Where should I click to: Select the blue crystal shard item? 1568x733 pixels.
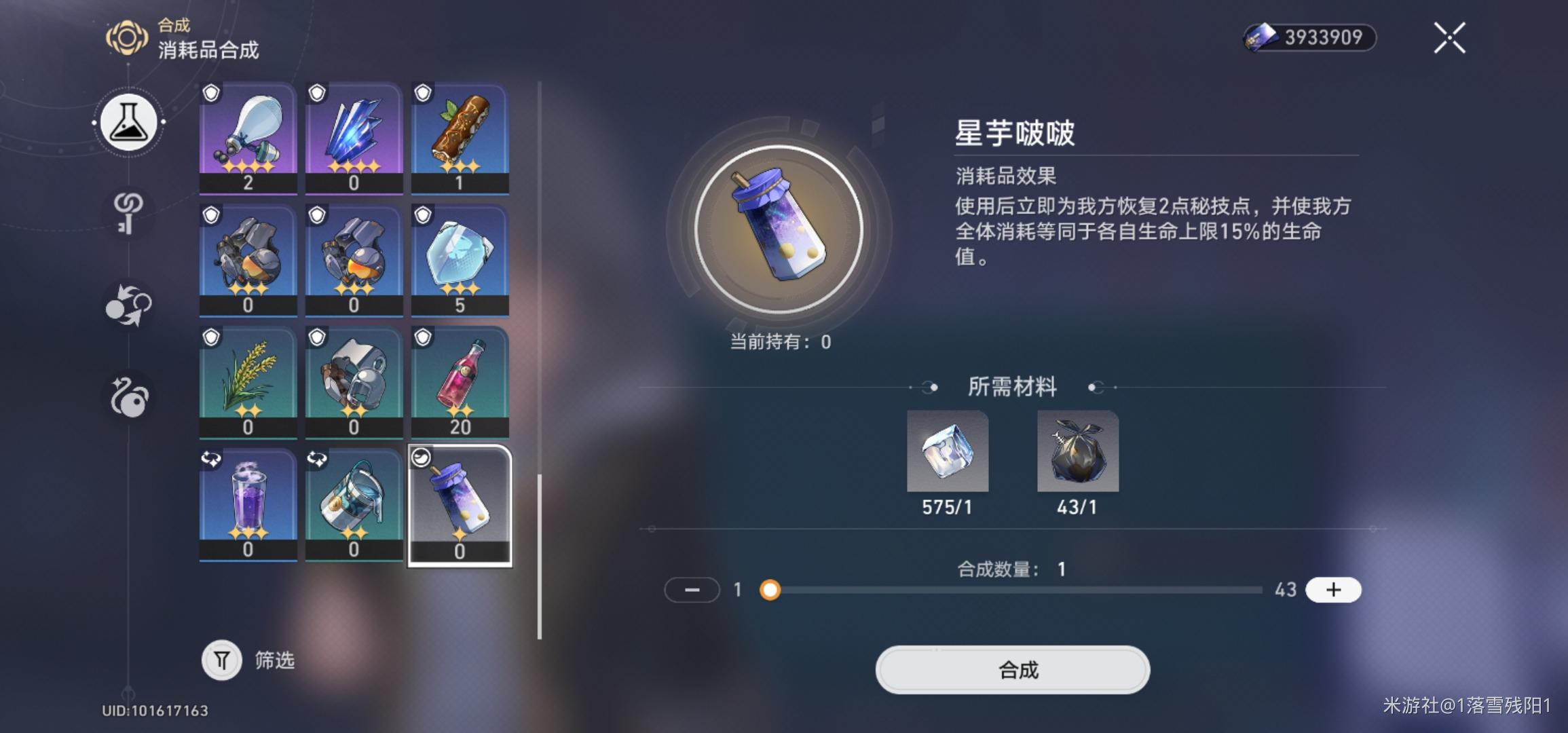click(x=354, y=134)
